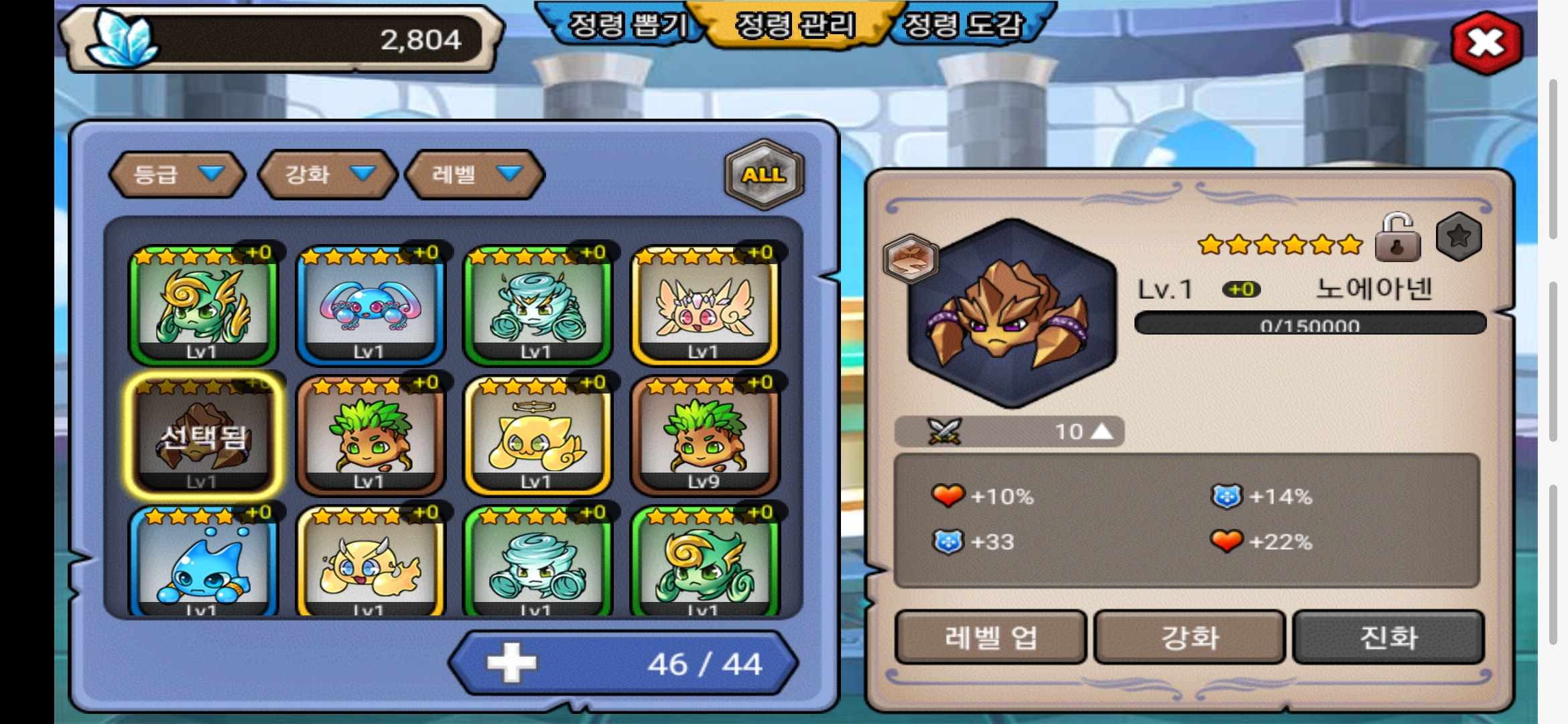This screenshot has height=724, width=1568.
Task: Toggle the ALL filter hexagon button
Action: click(x=763, y=174)
